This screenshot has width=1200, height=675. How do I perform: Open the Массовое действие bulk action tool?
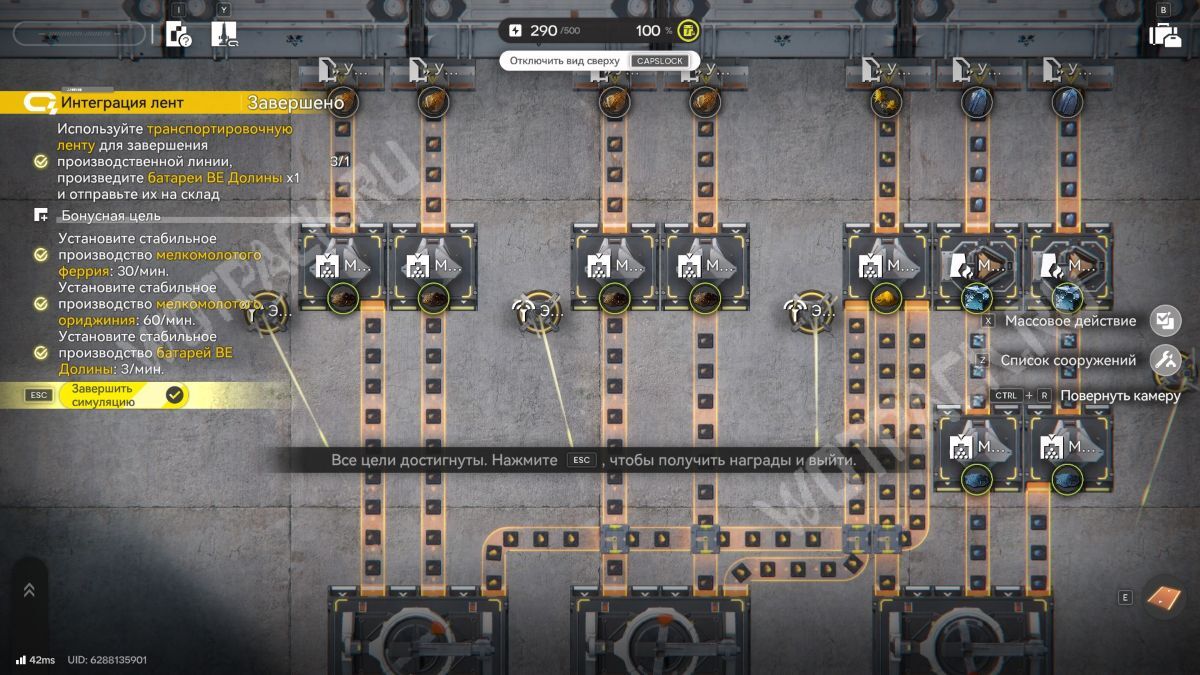1165,321
